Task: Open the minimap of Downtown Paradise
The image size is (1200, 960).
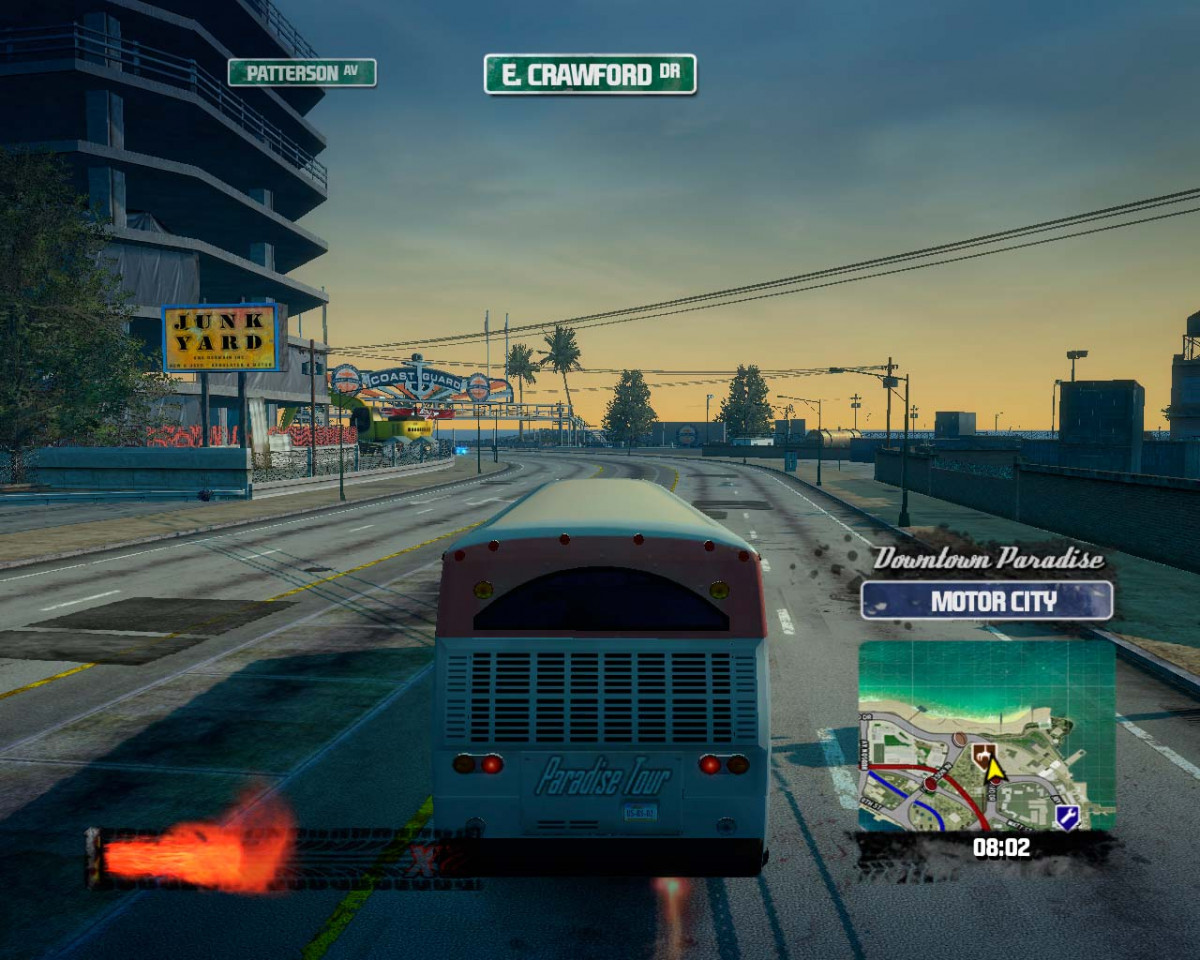Action: (x=986, y=735)
